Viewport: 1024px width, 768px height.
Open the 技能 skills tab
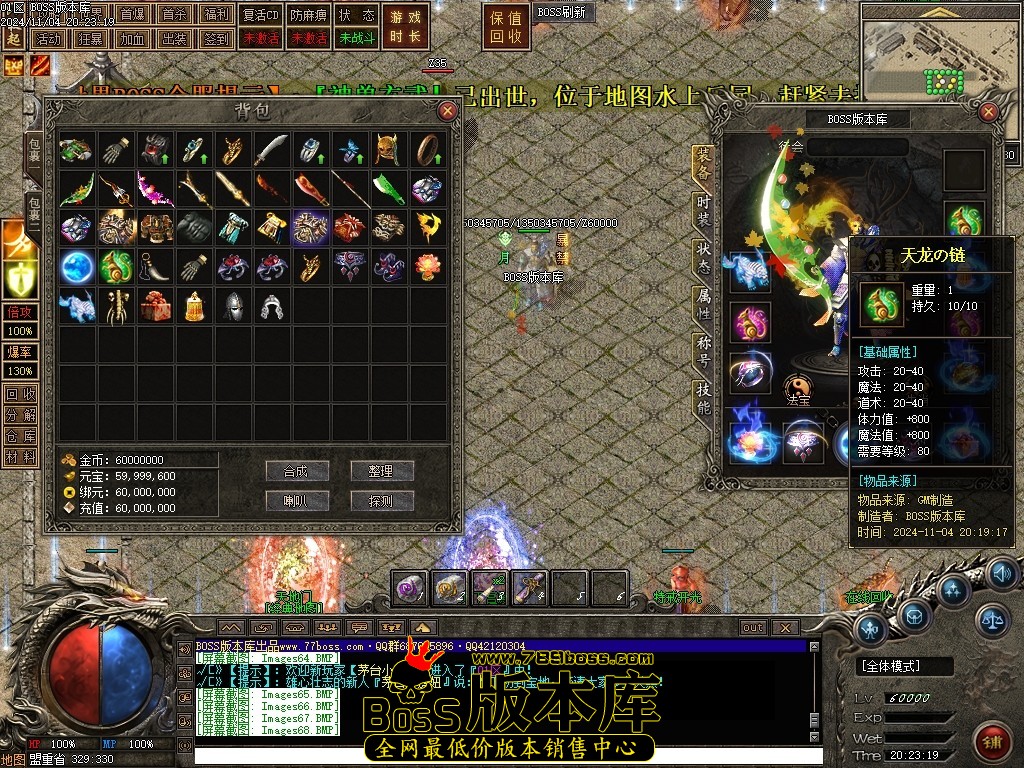(703, 397)
